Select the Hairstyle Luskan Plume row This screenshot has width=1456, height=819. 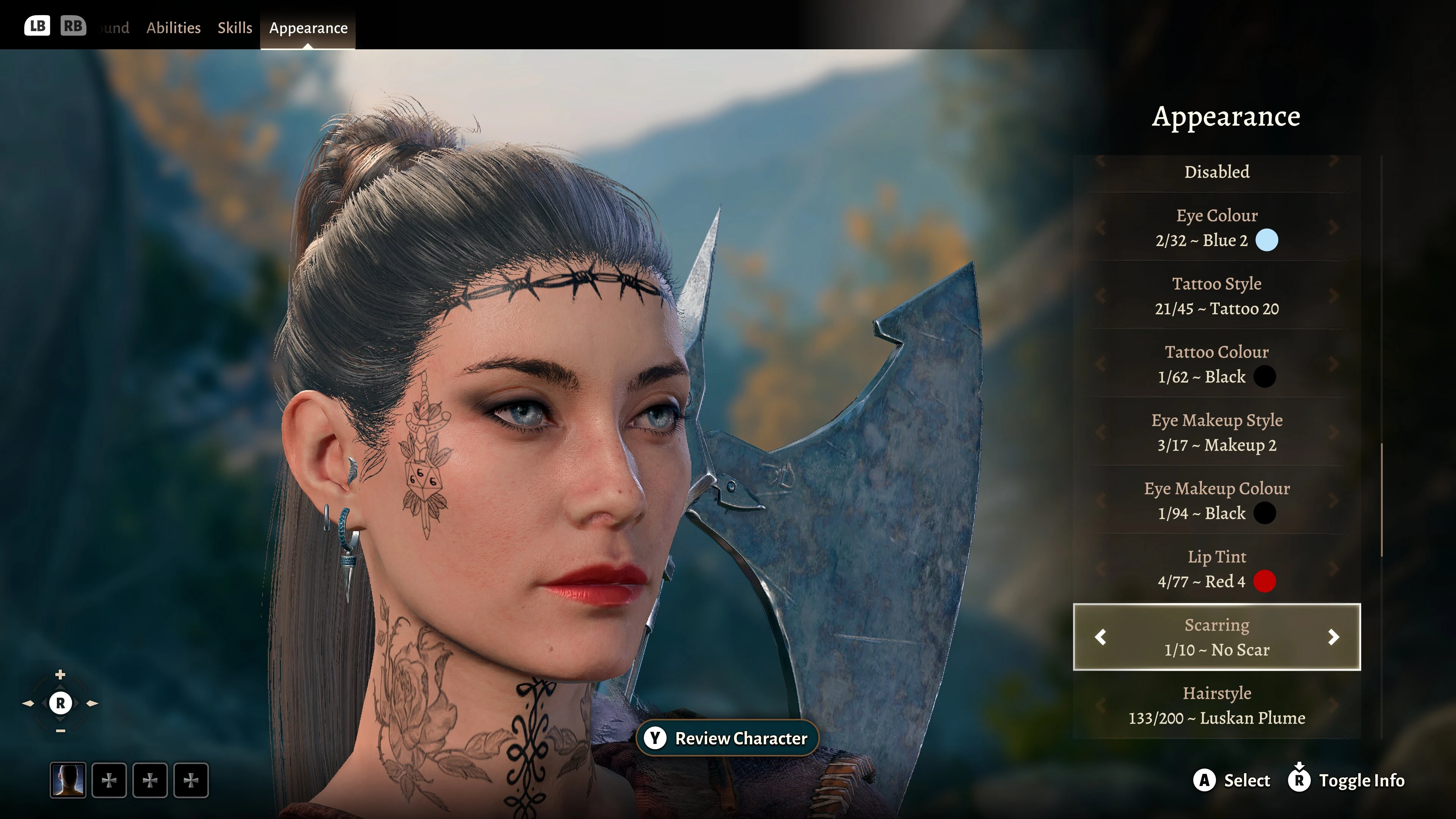pyautogui.click(x=1216, y=705)
